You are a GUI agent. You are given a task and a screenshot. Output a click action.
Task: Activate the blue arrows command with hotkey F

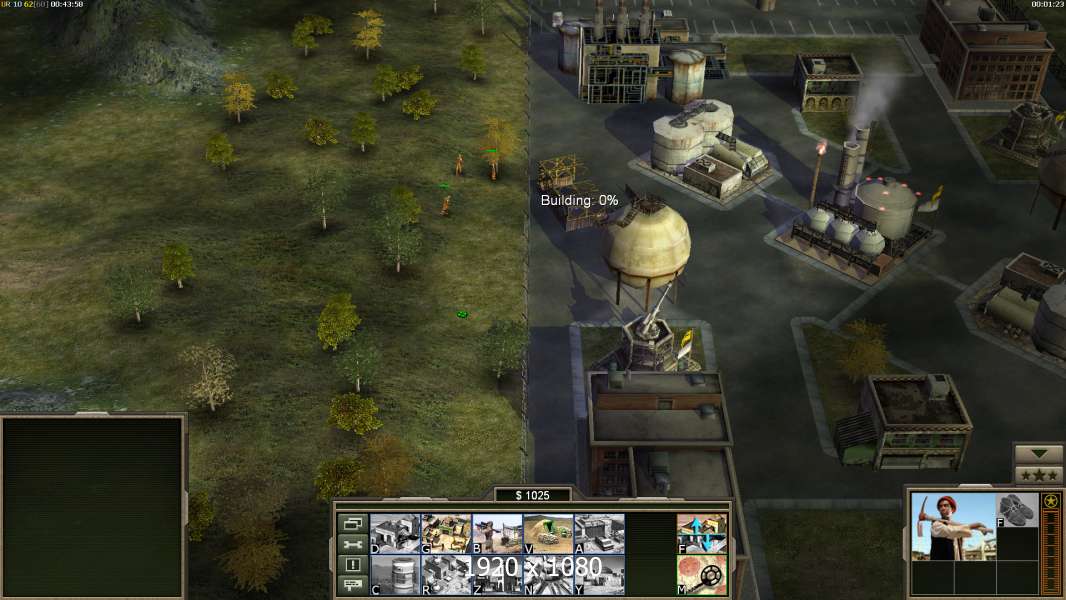(x=702, y=534)
